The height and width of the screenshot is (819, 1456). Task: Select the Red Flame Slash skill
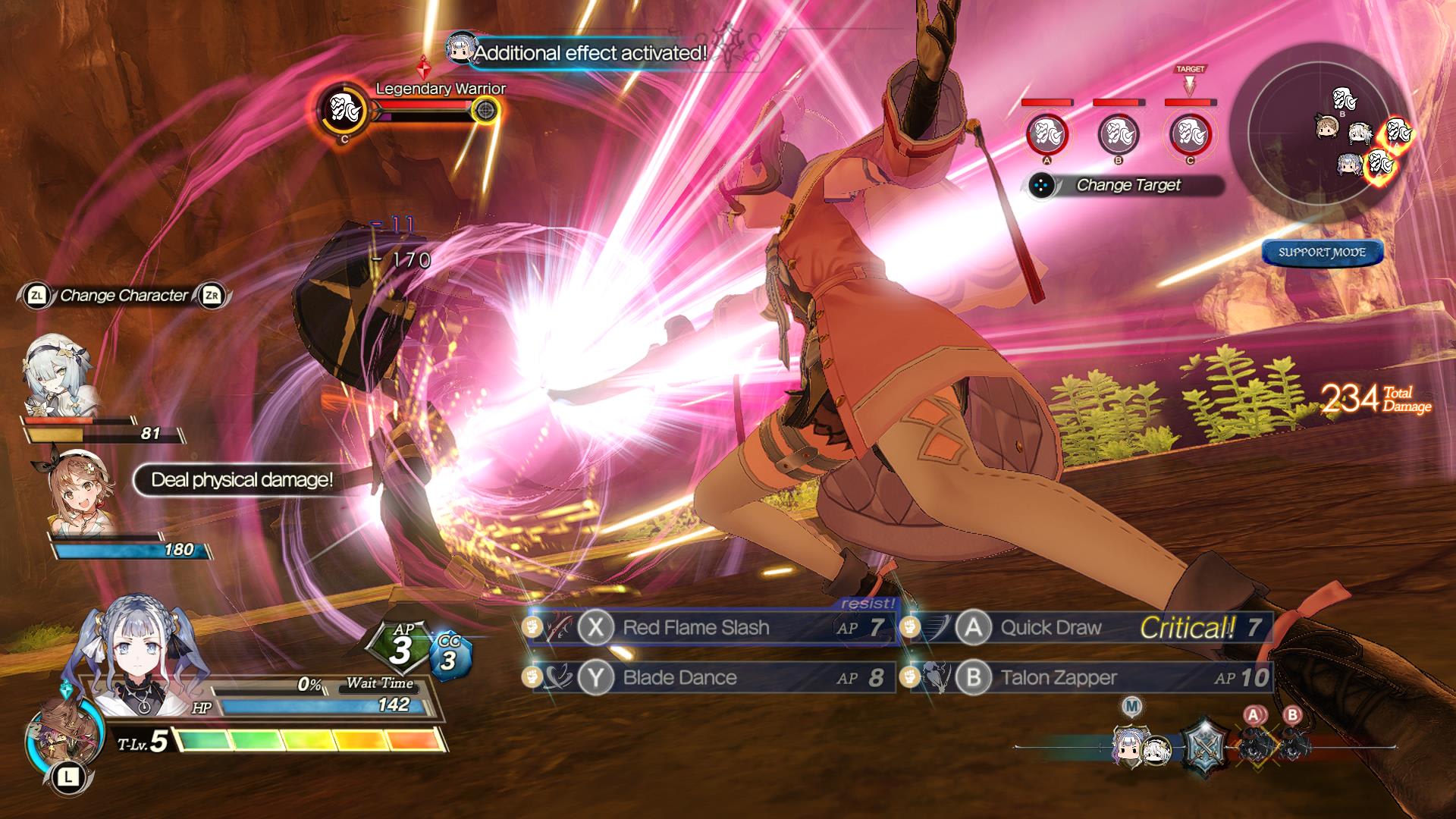pyautogui.click(x=695, y=627)
